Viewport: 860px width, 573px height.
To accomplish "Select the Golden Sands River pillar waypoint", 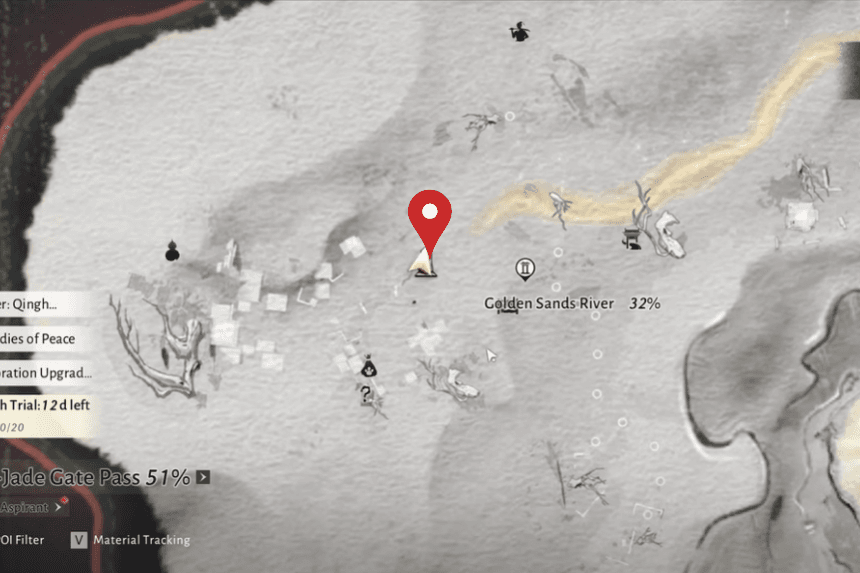I will pos(525,269).
